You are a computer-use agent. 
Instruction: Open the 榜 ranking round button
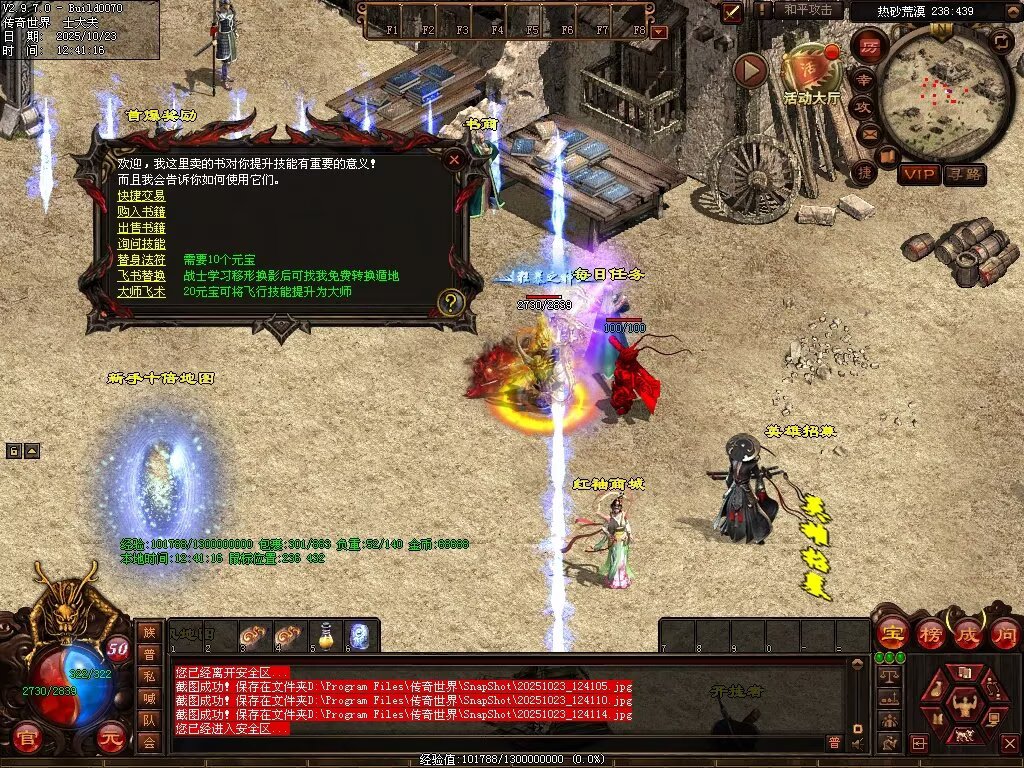click(929, 633)
